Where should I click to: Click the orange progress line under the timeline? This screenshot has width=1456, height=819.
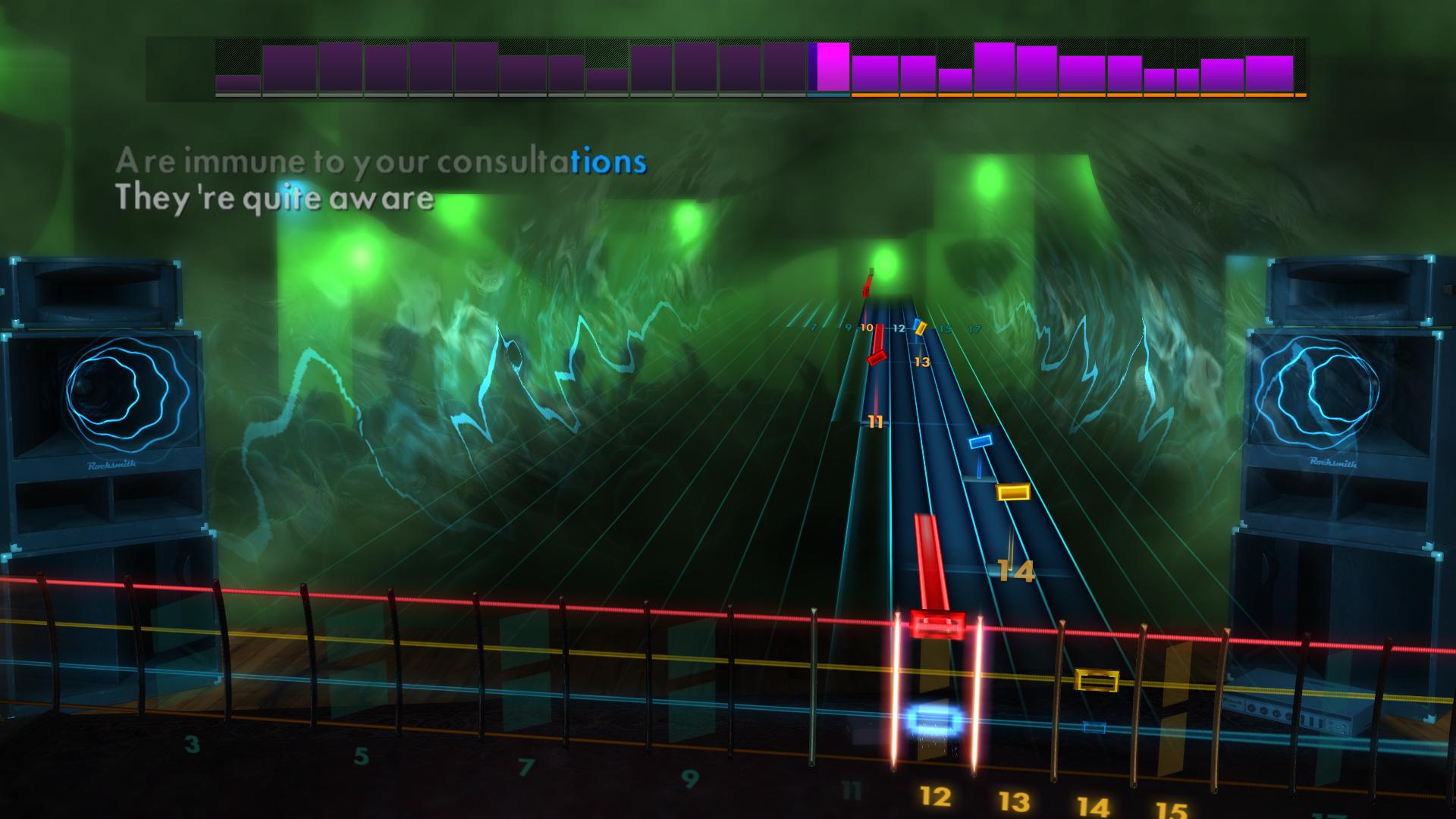(1077, 96)
